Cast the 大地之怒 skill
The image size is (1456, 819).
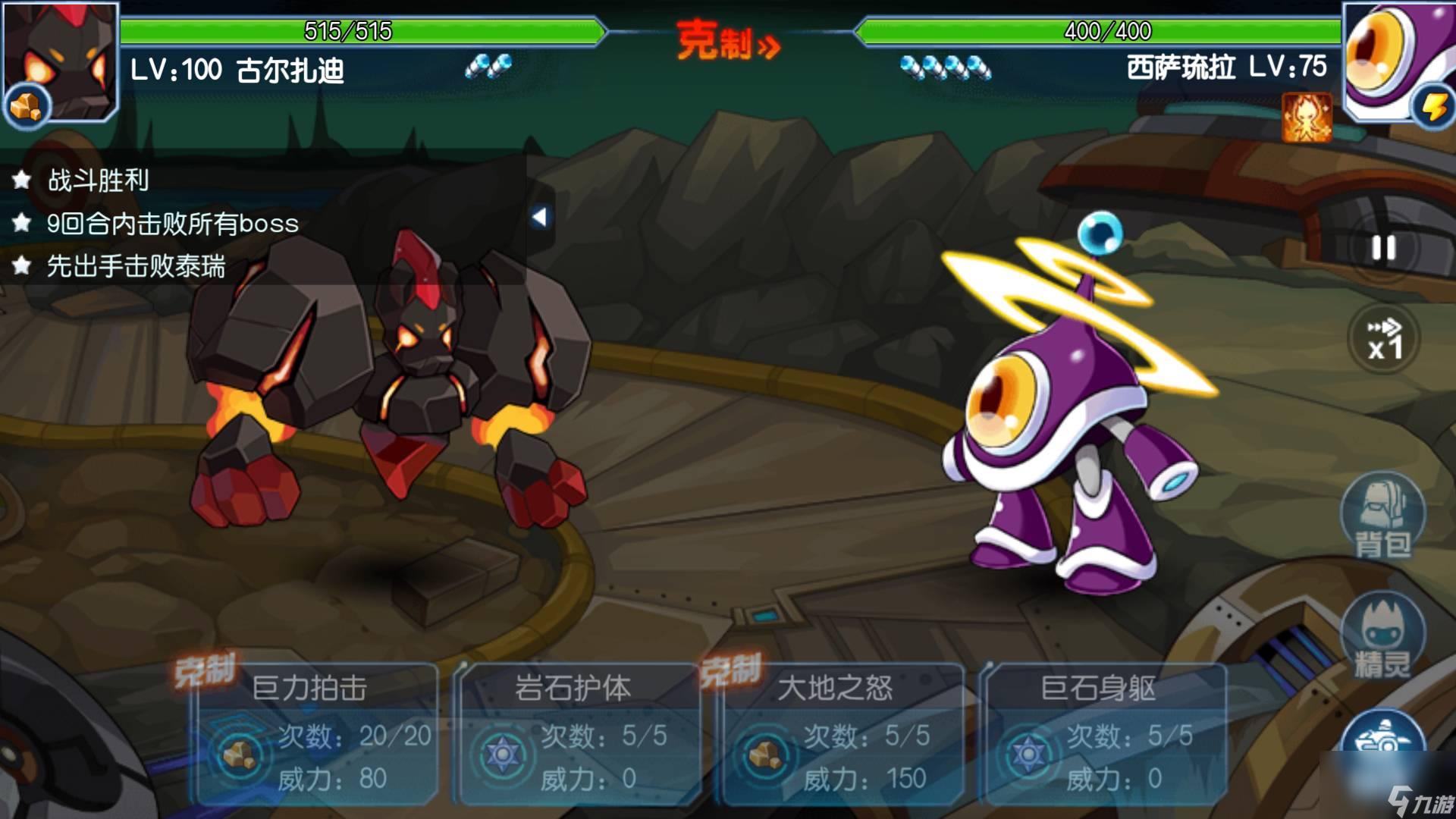(x=842, y=733)
